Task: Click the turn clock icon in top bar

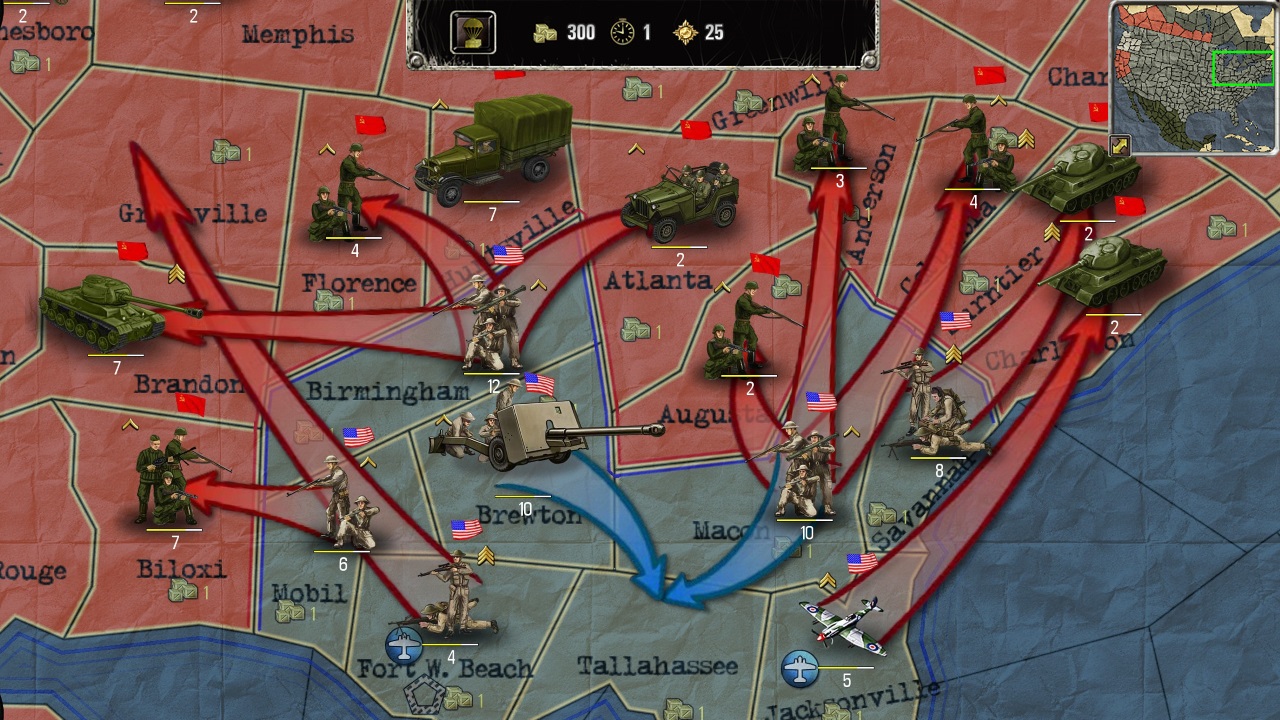Action: 621,31
